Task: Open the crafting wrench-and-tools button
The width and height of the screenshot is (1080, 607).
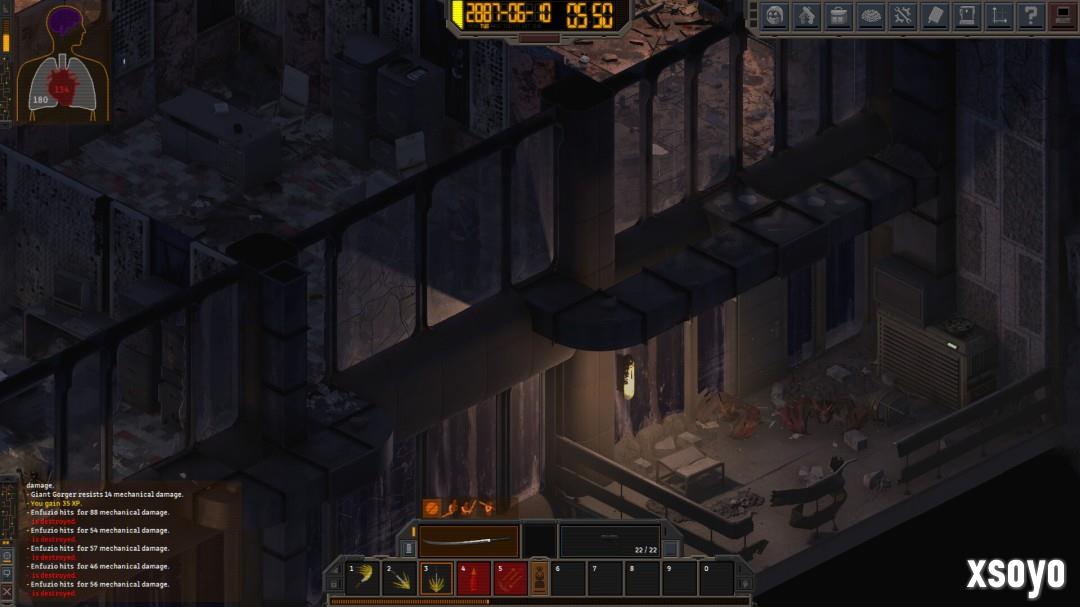Action: tap(903, 16)
